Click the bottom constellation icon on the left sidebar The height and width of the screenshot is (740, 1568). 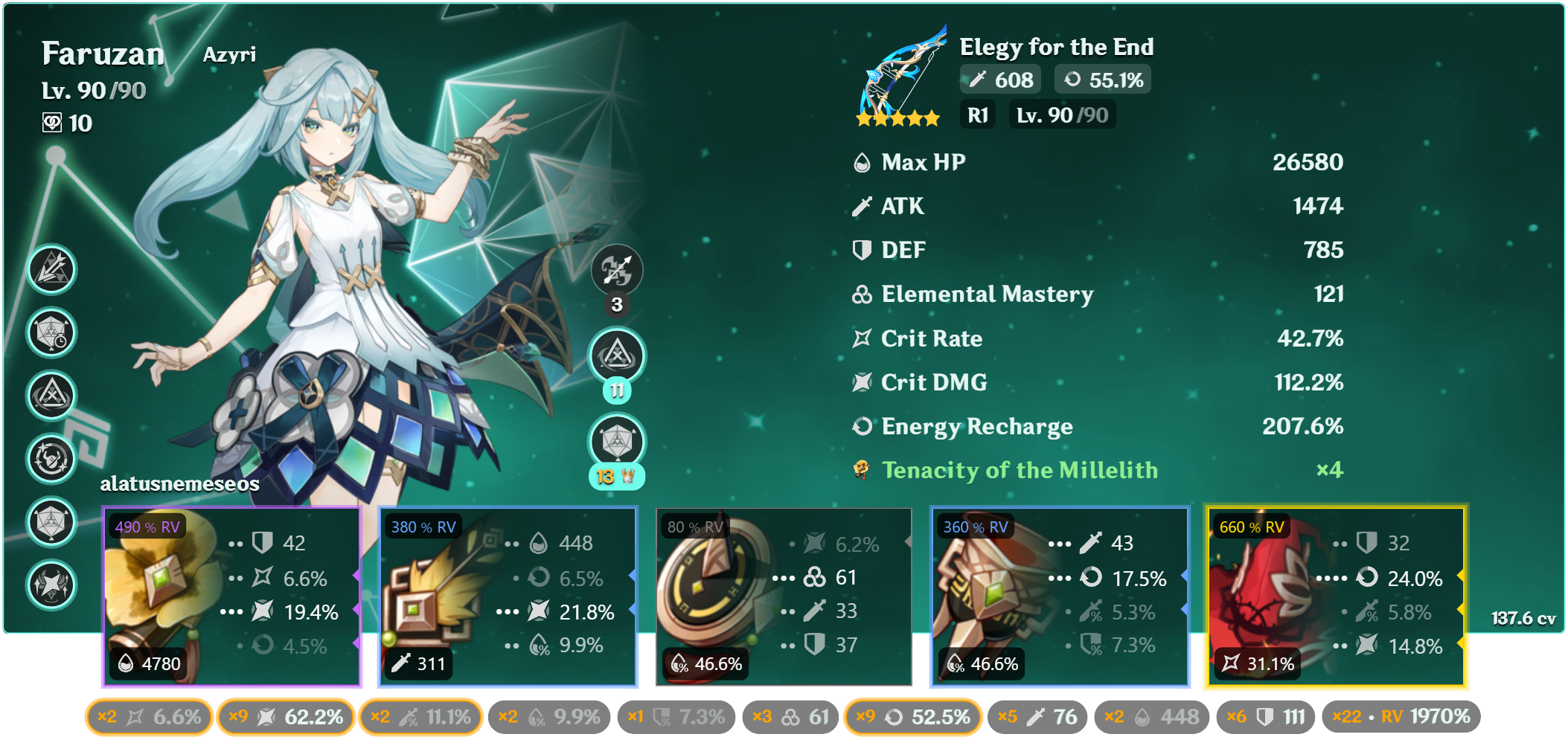pyautogui.click(x=51, y=585)
